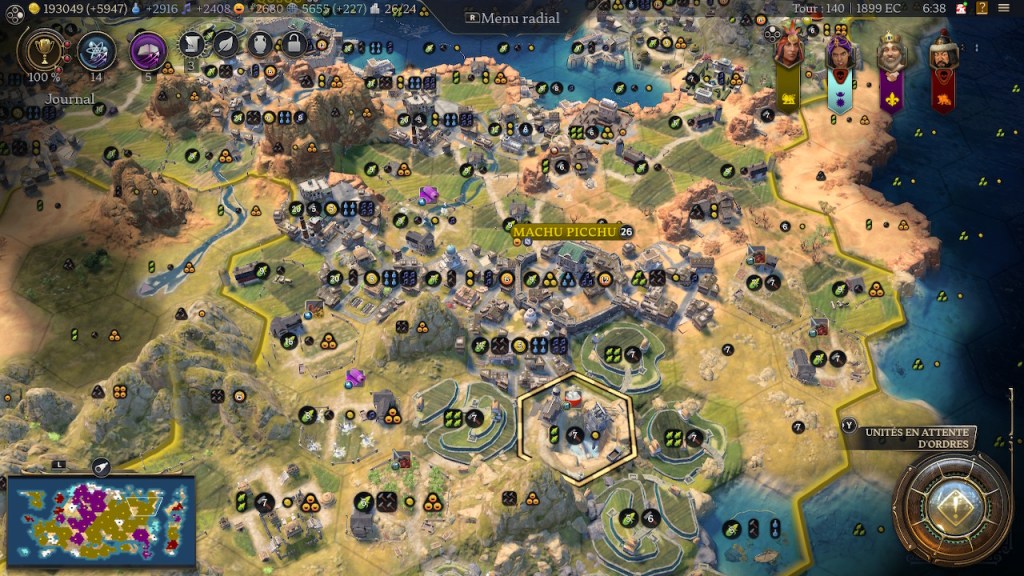Open the amphora great works icon

260,44
